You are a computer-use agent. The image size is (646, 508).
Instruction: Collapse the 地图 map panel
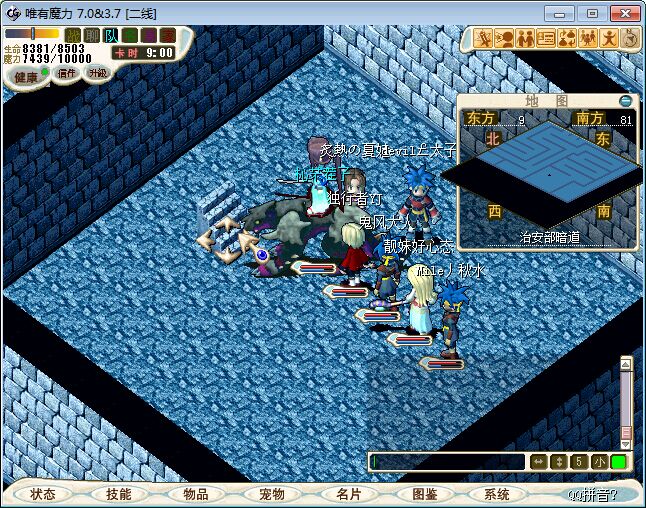point(626,101)
